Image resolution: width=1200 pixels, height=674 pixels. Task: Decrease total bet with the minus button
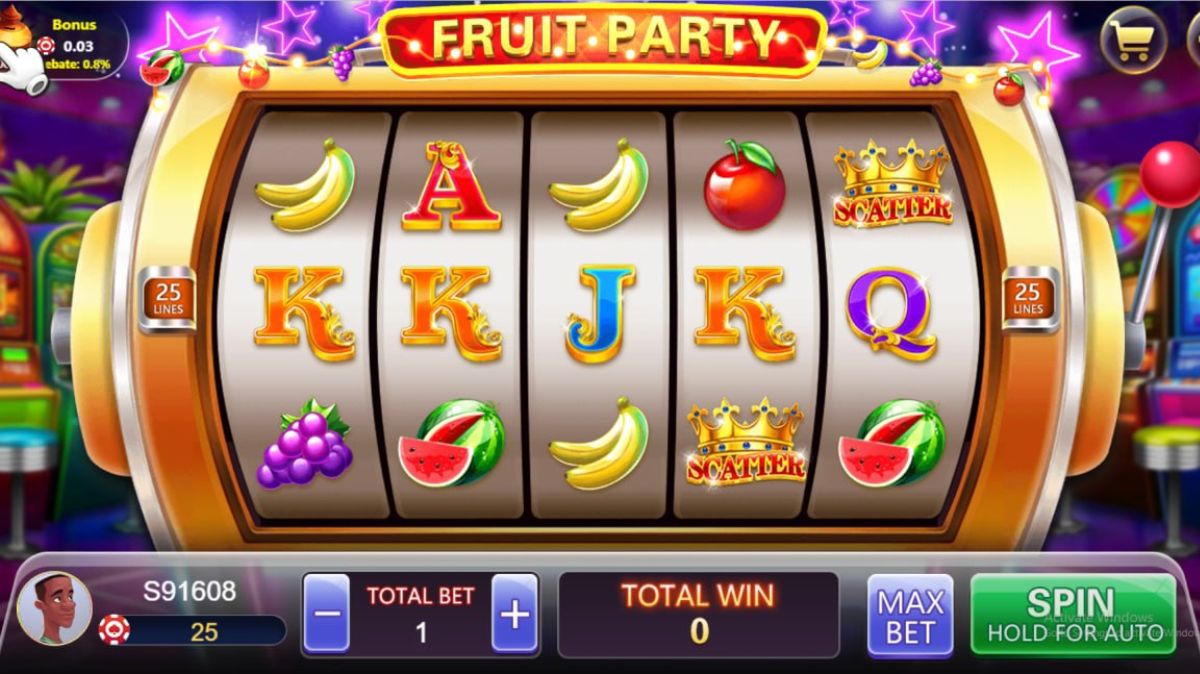pyautogui.click(x=326, y=614)
